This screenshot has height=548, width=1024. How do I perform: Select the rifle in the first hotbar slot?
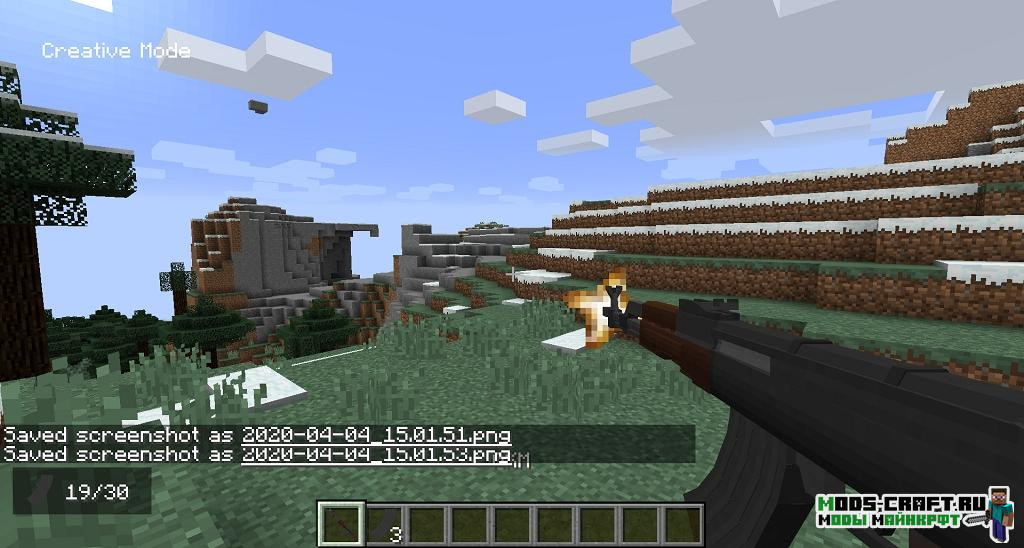(x=340, y=524)
